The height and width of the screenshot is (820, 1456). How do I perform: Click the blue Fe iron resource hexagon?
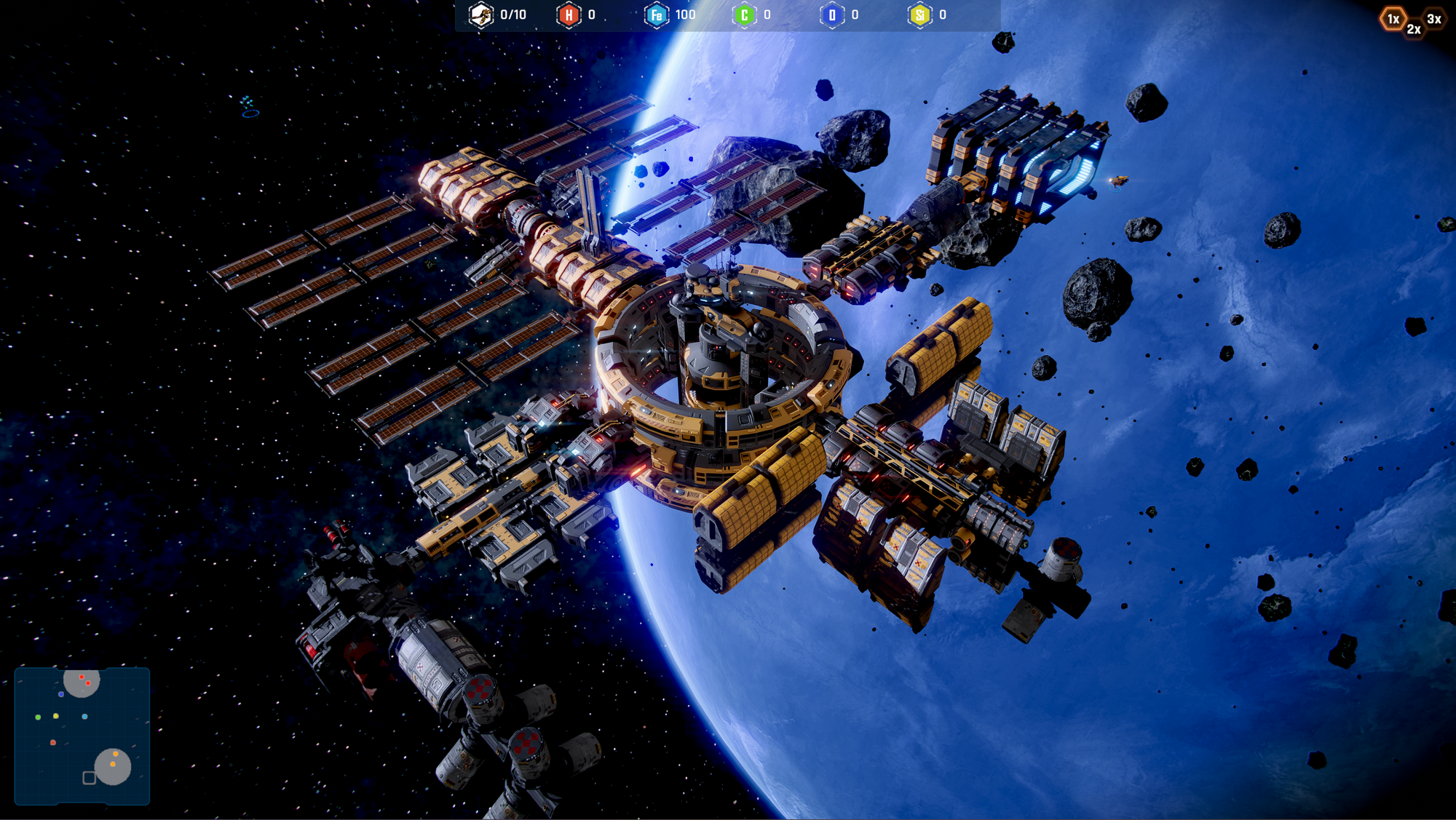656,15
